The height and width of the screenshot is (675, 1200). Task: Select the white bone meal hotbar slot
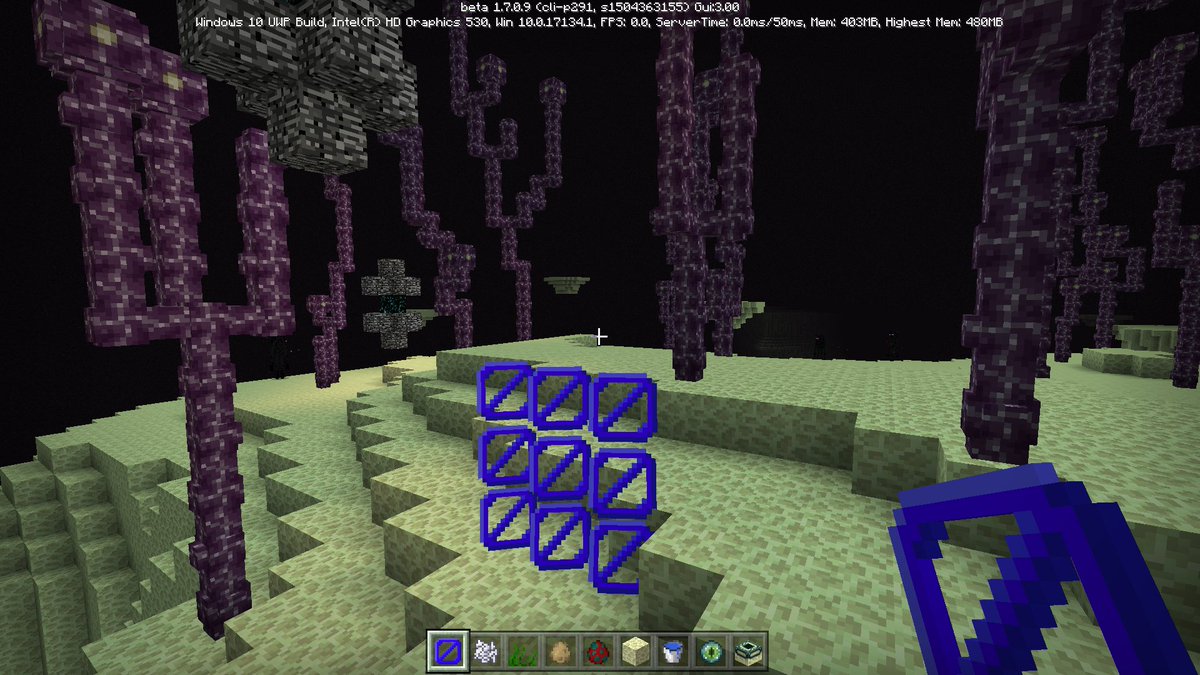click(x=485, y=651)
